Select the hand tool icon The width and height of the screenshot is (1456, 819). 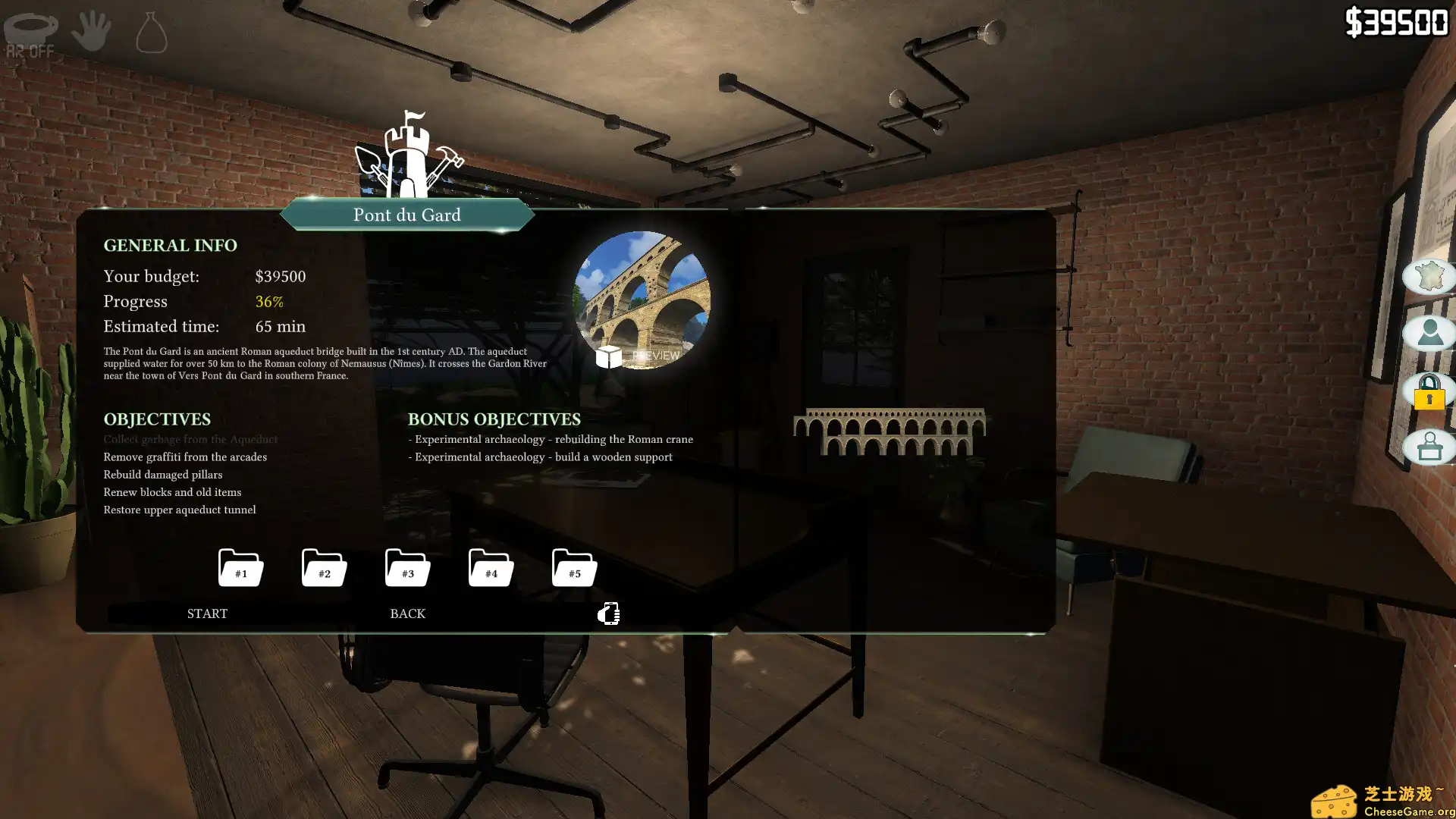[92, 31]
